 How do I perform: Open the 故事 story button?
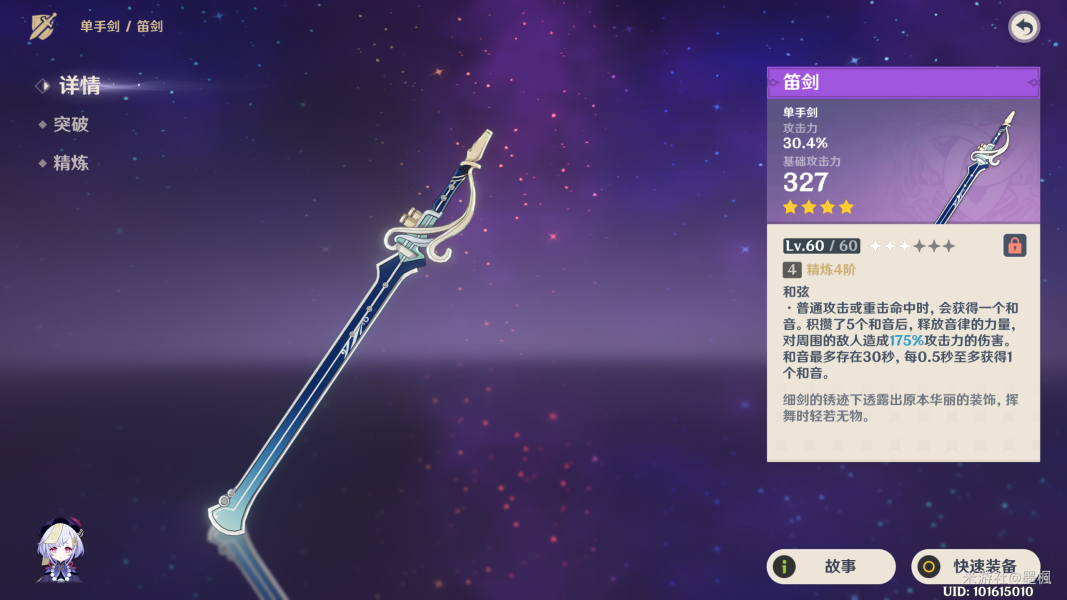830,567
